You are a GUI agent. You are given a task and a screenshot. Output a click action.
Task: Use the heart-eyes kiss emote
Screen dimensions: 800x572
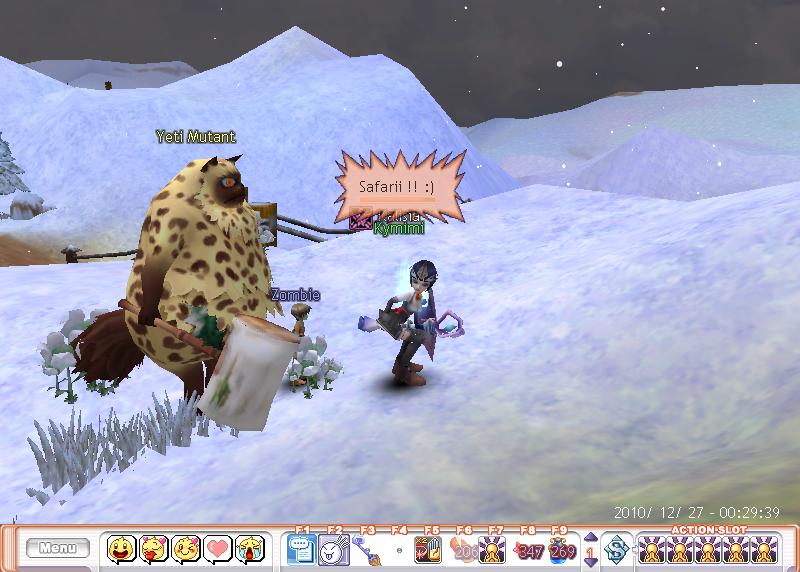[153, 548]
